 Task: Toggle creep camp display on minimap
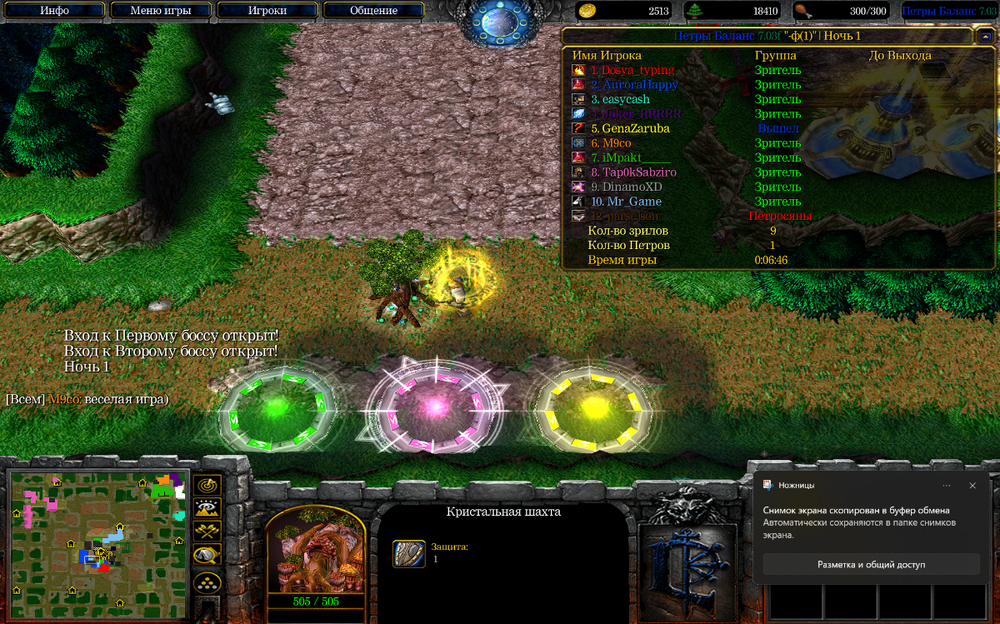click(x=208, y=557)
